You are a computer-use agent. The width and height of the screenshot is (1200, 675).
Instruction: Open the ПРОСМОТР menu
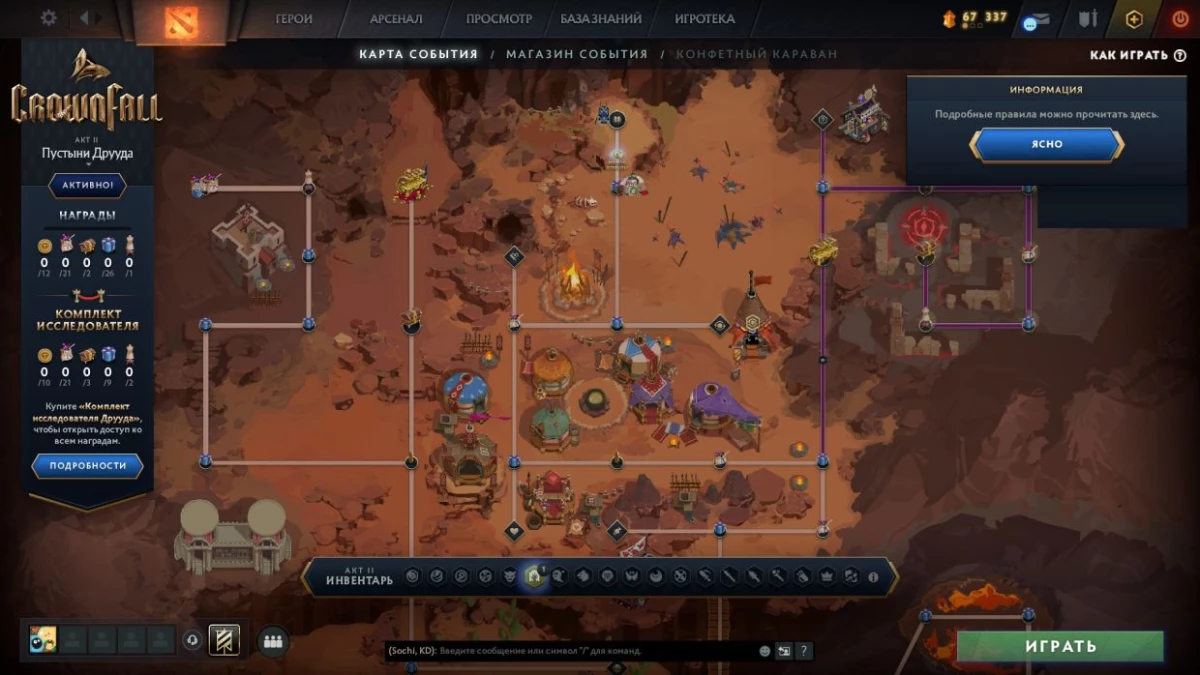499,19
